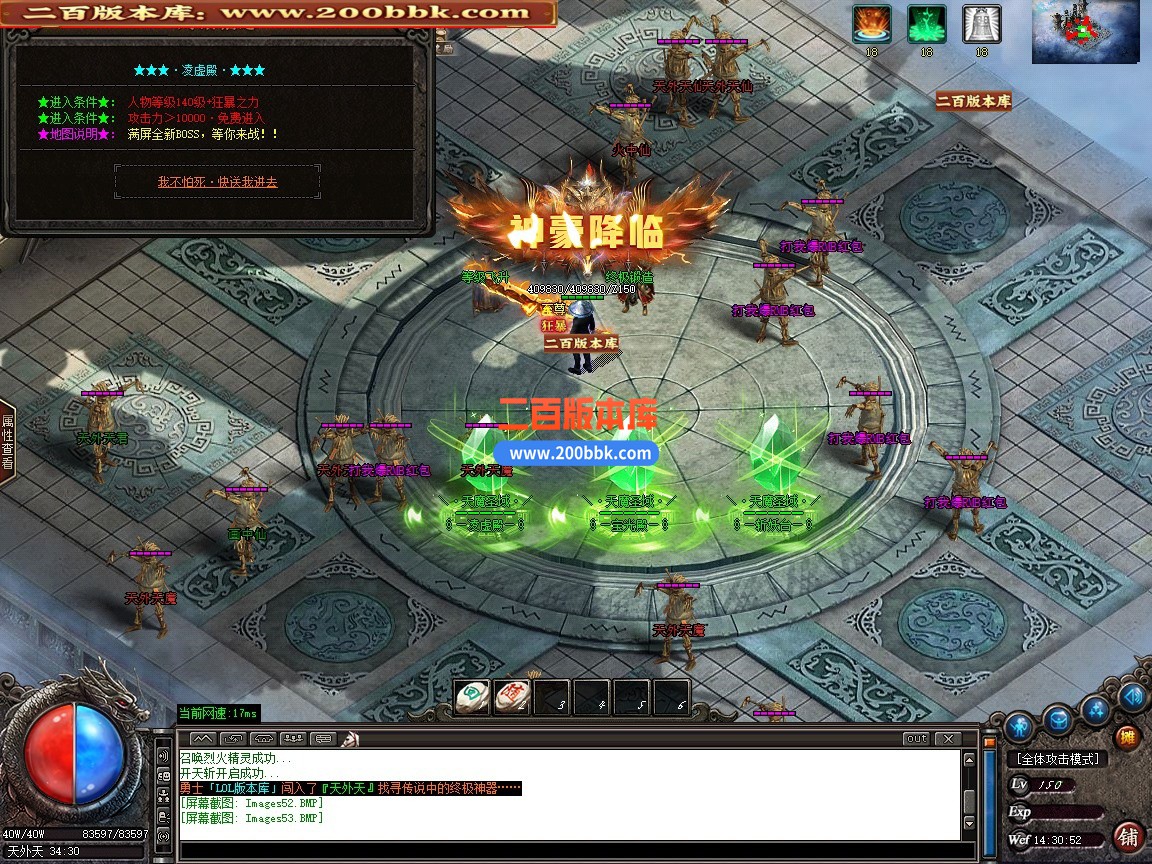Select the horse icon above the chat
This screenshot has height=864, width=1152.
[x=351, y=739]
